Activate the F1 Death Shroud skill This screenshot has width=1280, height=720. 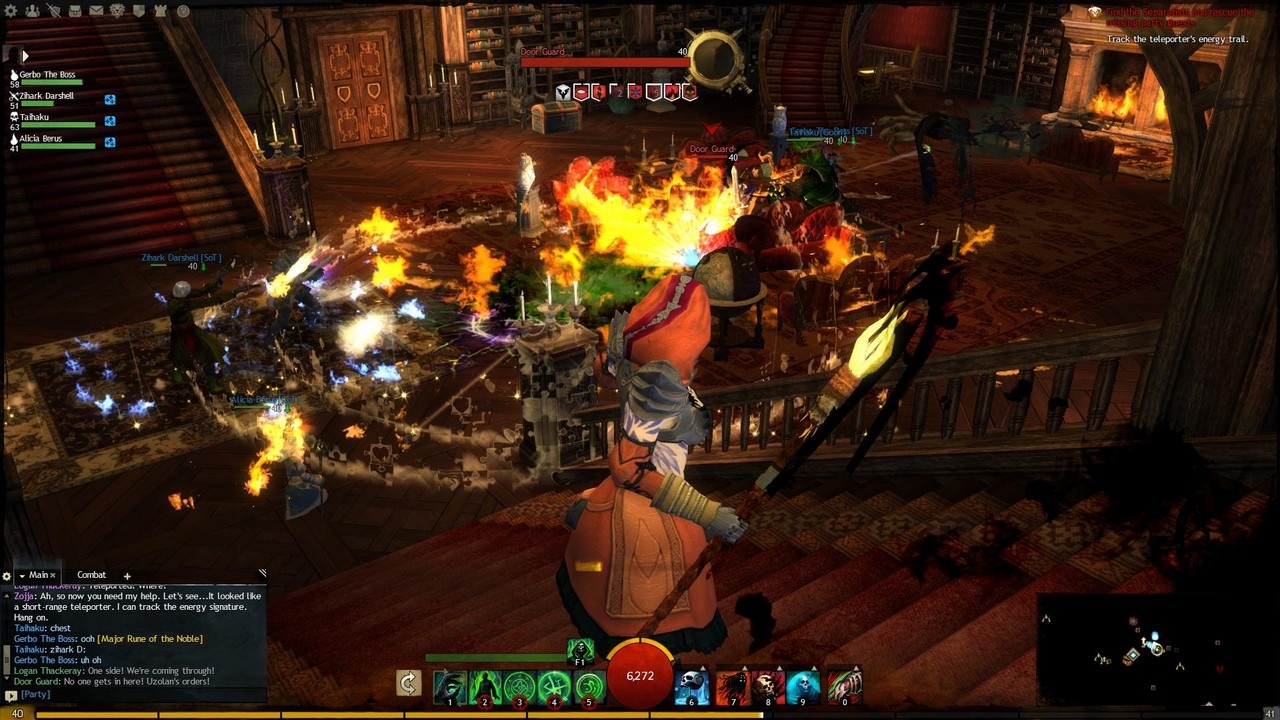(x=580, y=652)
